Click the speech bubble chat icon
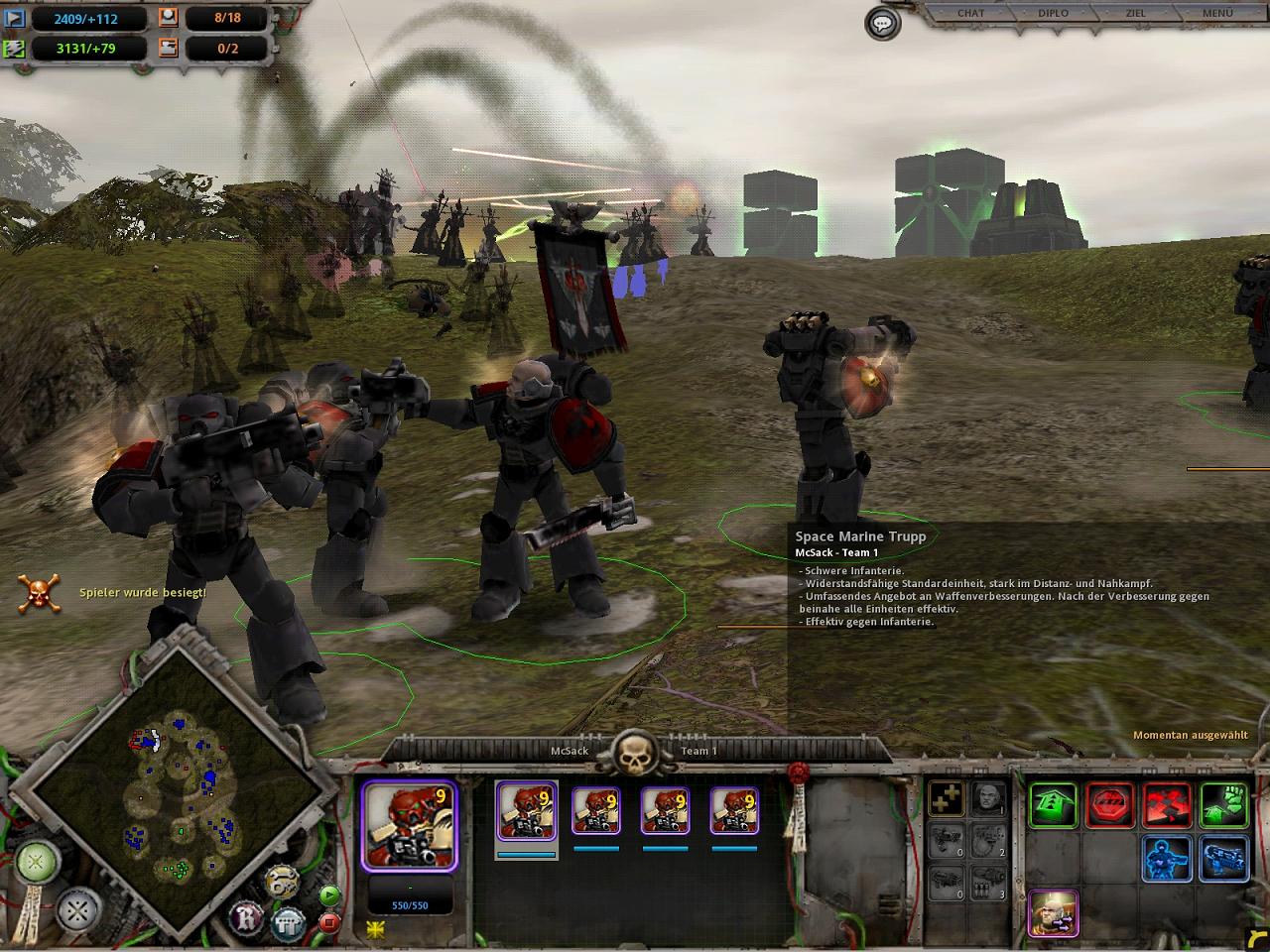 coord(881,22)
